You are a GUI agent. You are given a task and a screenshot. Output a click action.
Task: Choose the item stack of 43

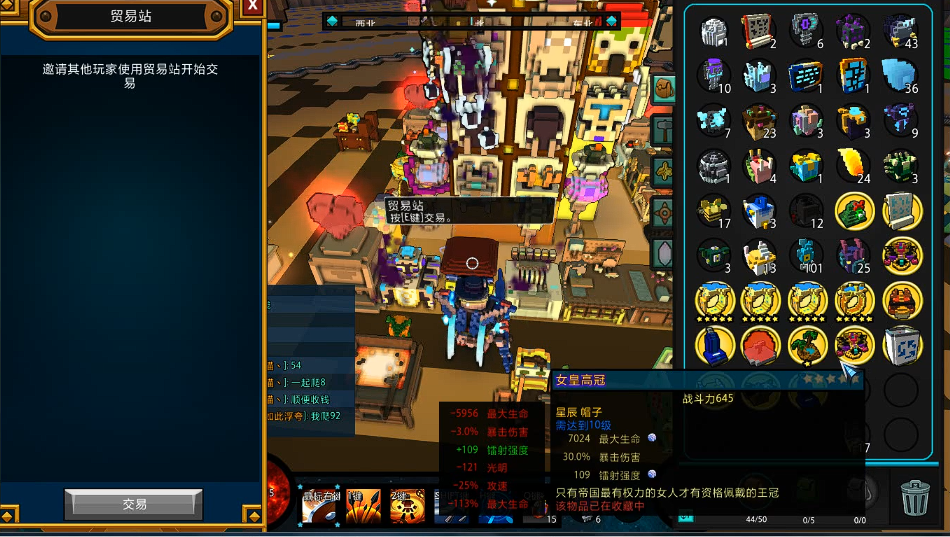click(x=900, y=30)
